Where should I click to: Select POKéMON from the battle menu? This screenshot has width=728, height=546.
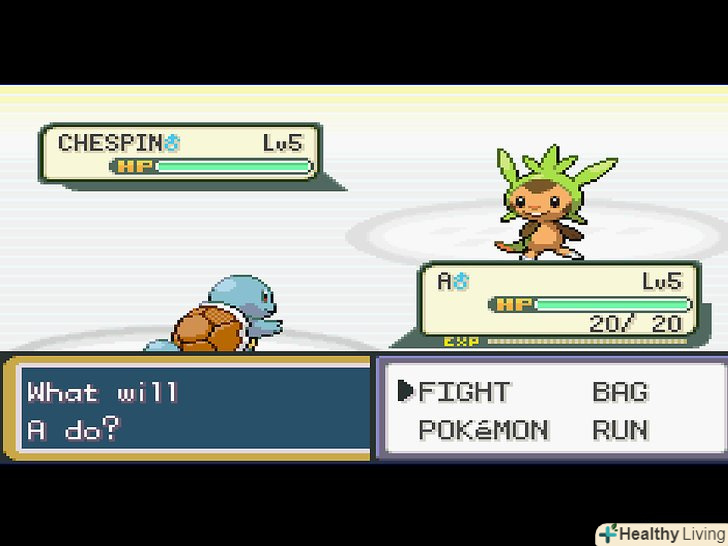pos(483,431)
